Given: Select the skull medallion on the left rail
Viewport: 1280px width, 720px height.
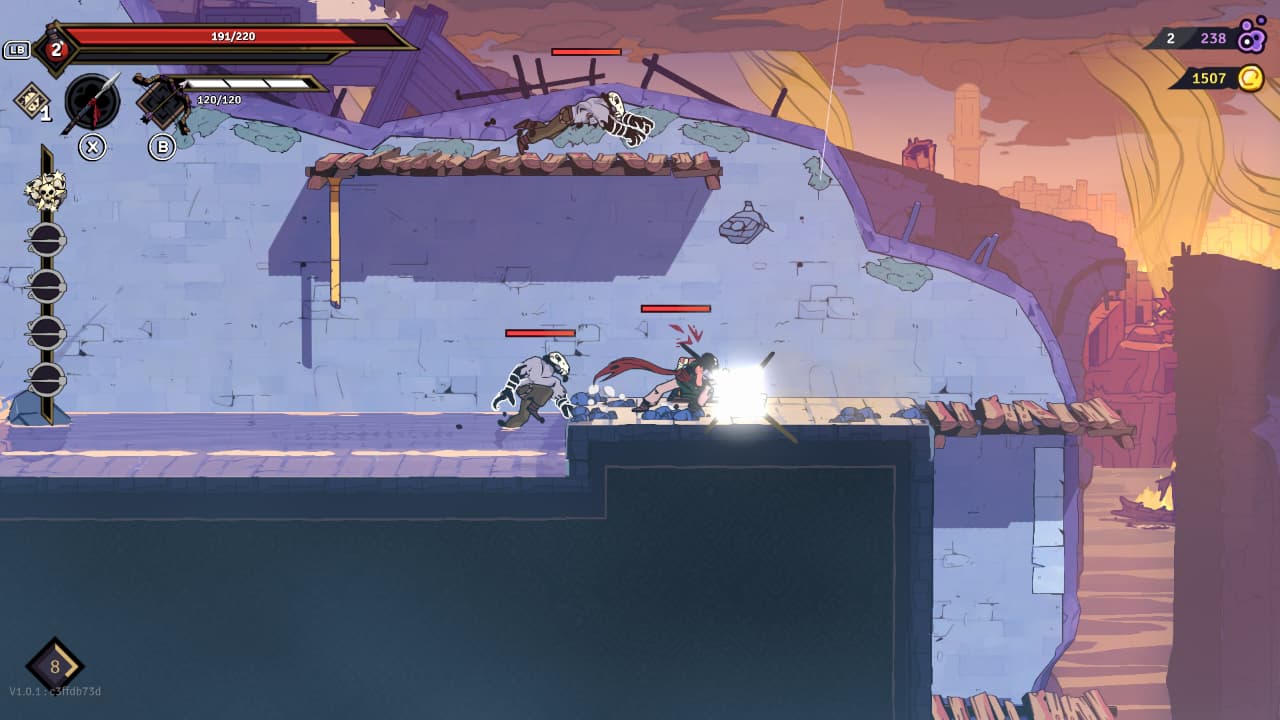Looking at the screenshot, I should (46, 190).
